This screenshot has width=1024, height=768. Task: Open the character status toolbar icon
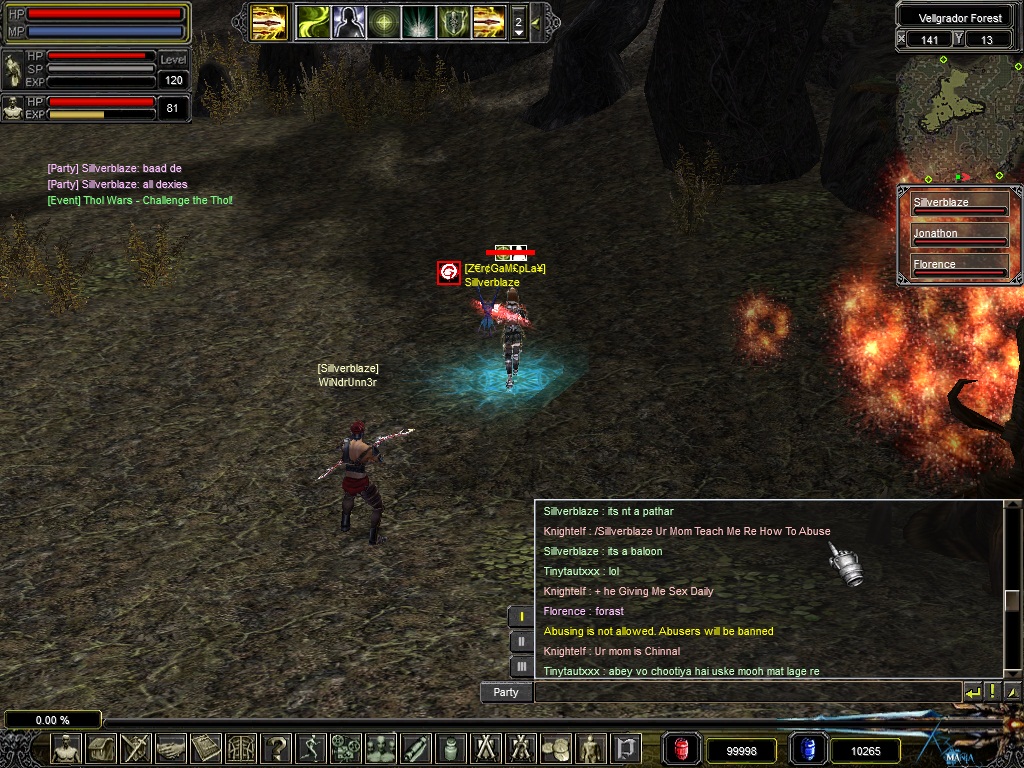66,747
